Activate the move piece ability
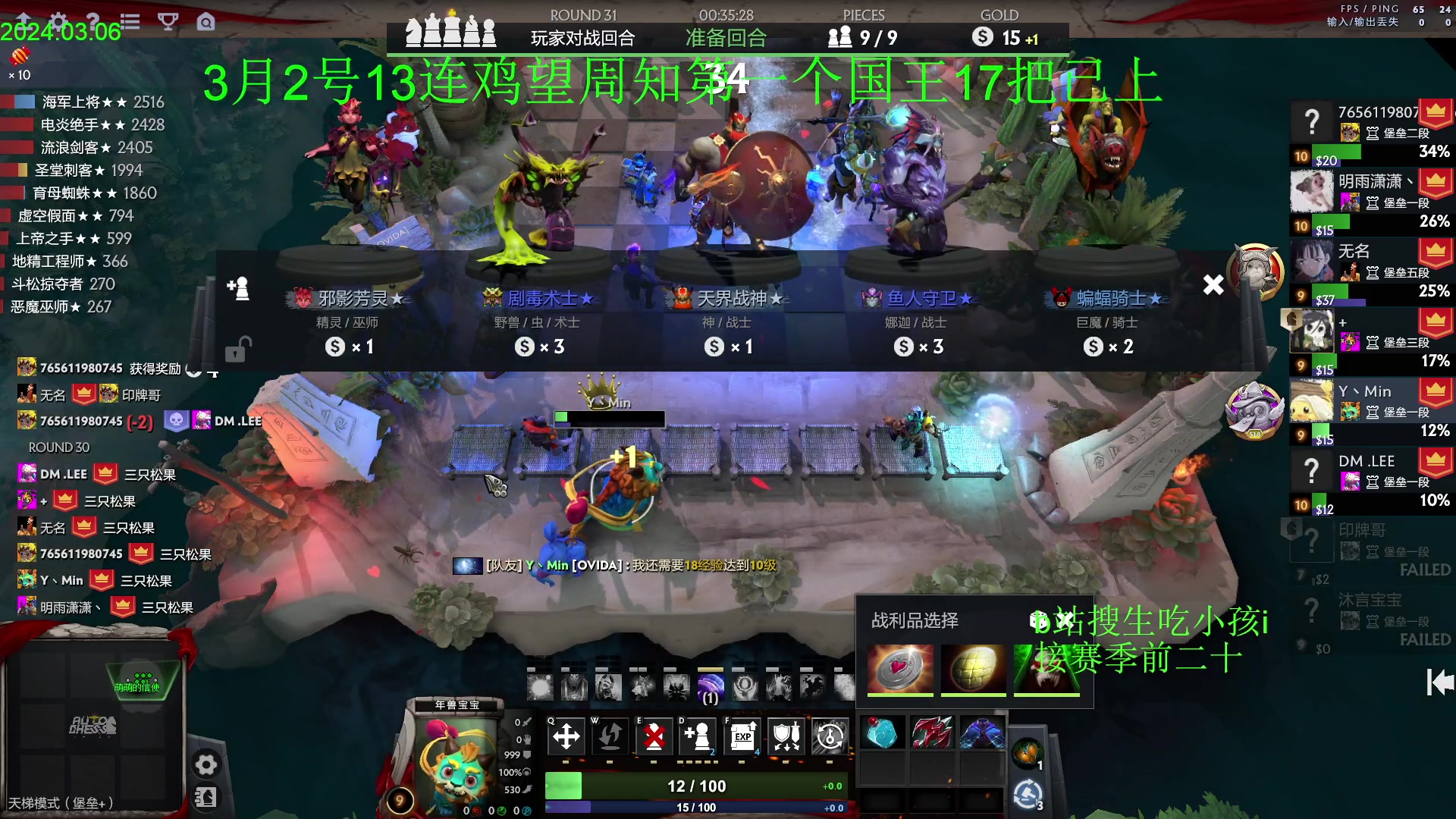1456x819 pixels. coord(566,736)
